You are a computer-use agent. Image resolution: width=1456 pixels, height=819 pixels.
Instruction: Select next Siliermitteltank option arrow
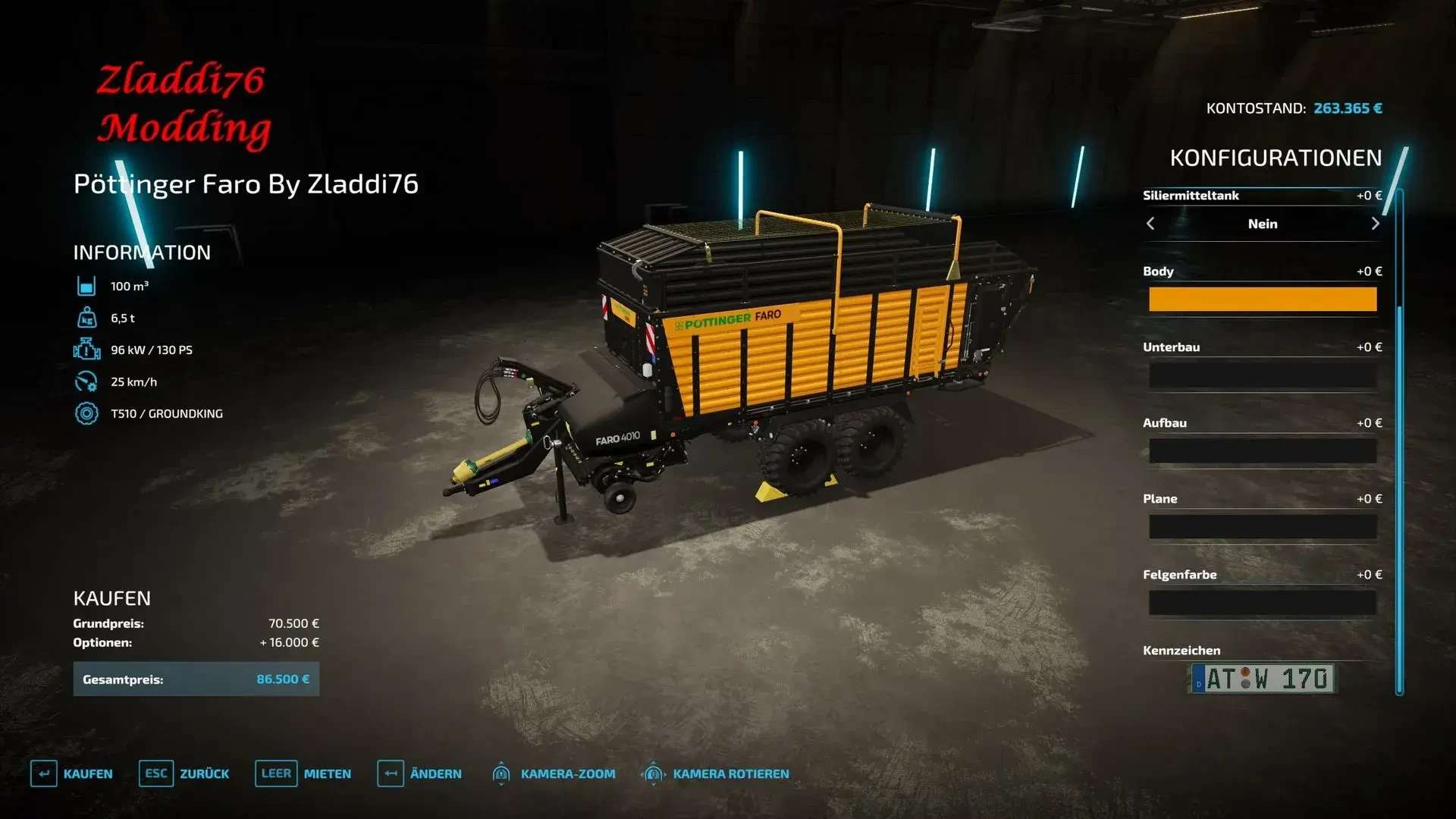click(x=1375, y=224)
